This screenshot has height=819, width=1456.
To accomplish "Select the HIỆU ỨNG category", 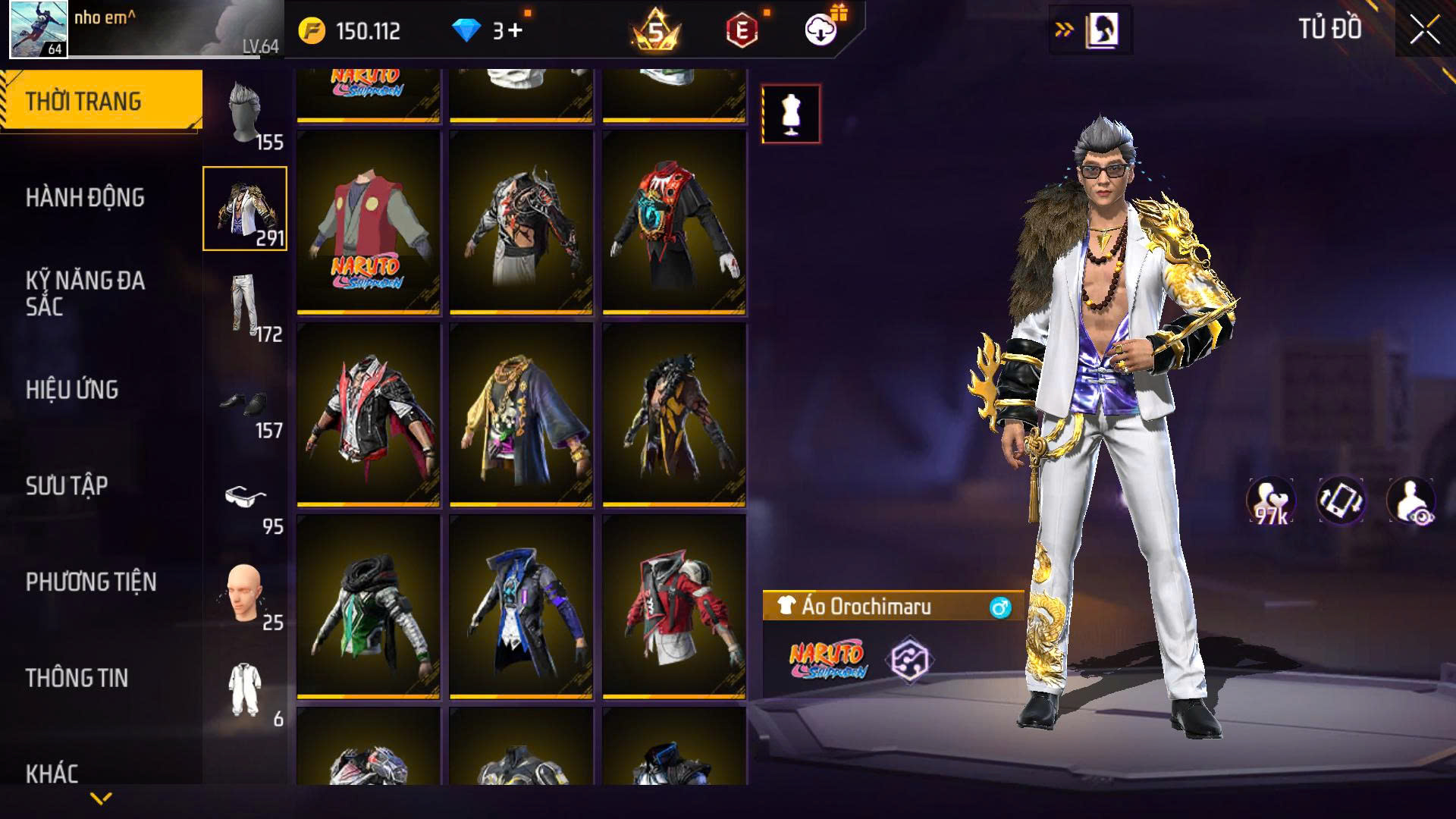I will point(72,390).
